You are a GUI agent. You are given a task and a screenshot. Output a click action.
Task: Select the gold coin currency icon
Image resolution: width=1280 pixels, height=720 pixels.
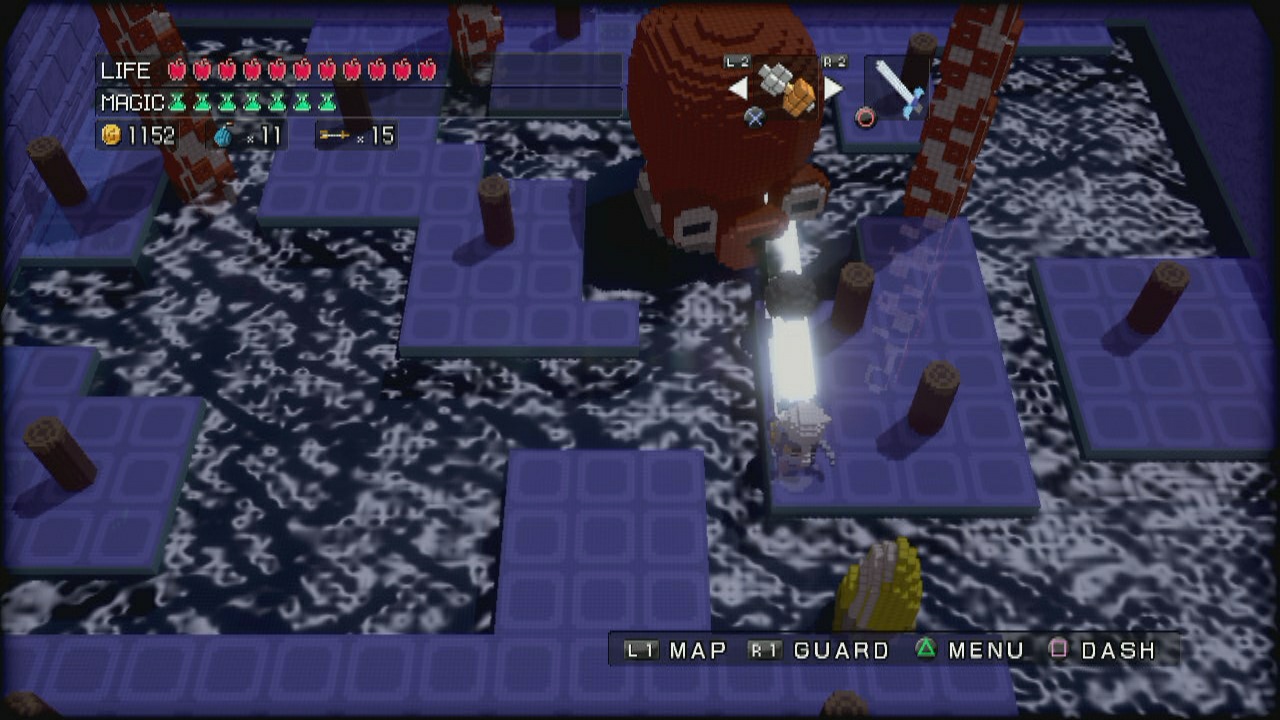point(113,136)
